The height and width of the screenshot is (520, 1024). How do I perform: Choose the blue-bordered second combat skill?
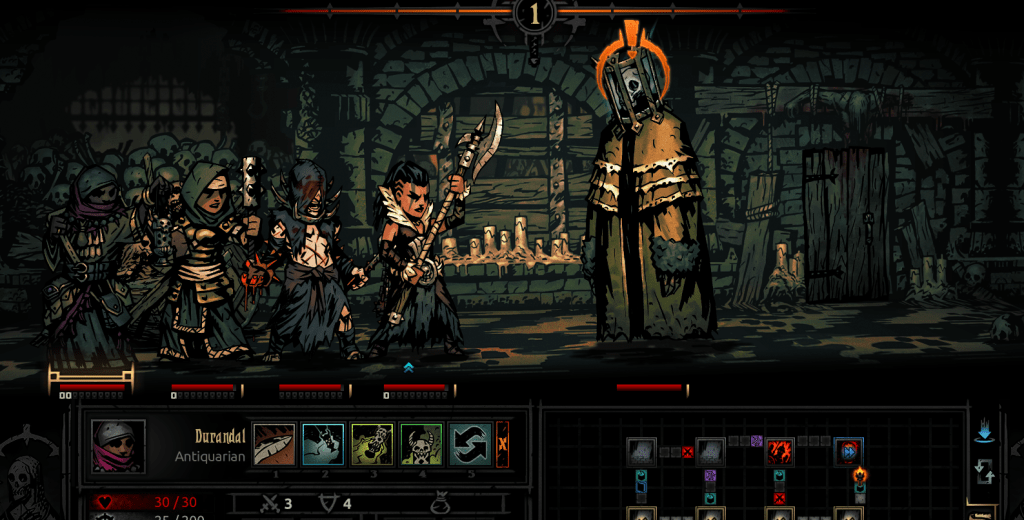(x=323, y=445)
